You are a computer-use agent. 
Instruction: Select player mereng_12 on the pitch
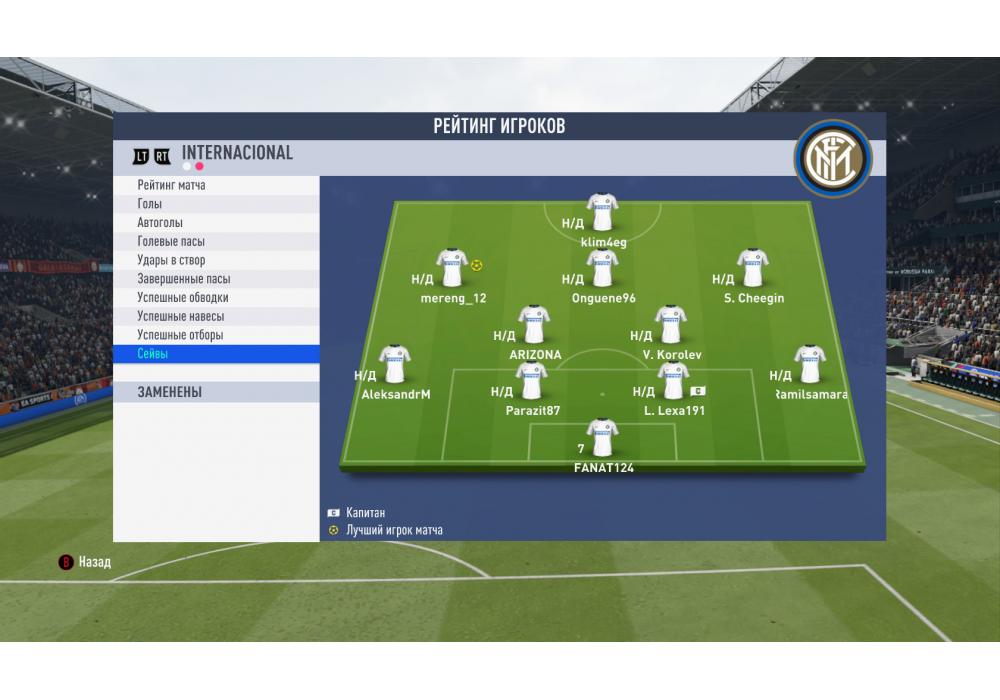(452, 268)
